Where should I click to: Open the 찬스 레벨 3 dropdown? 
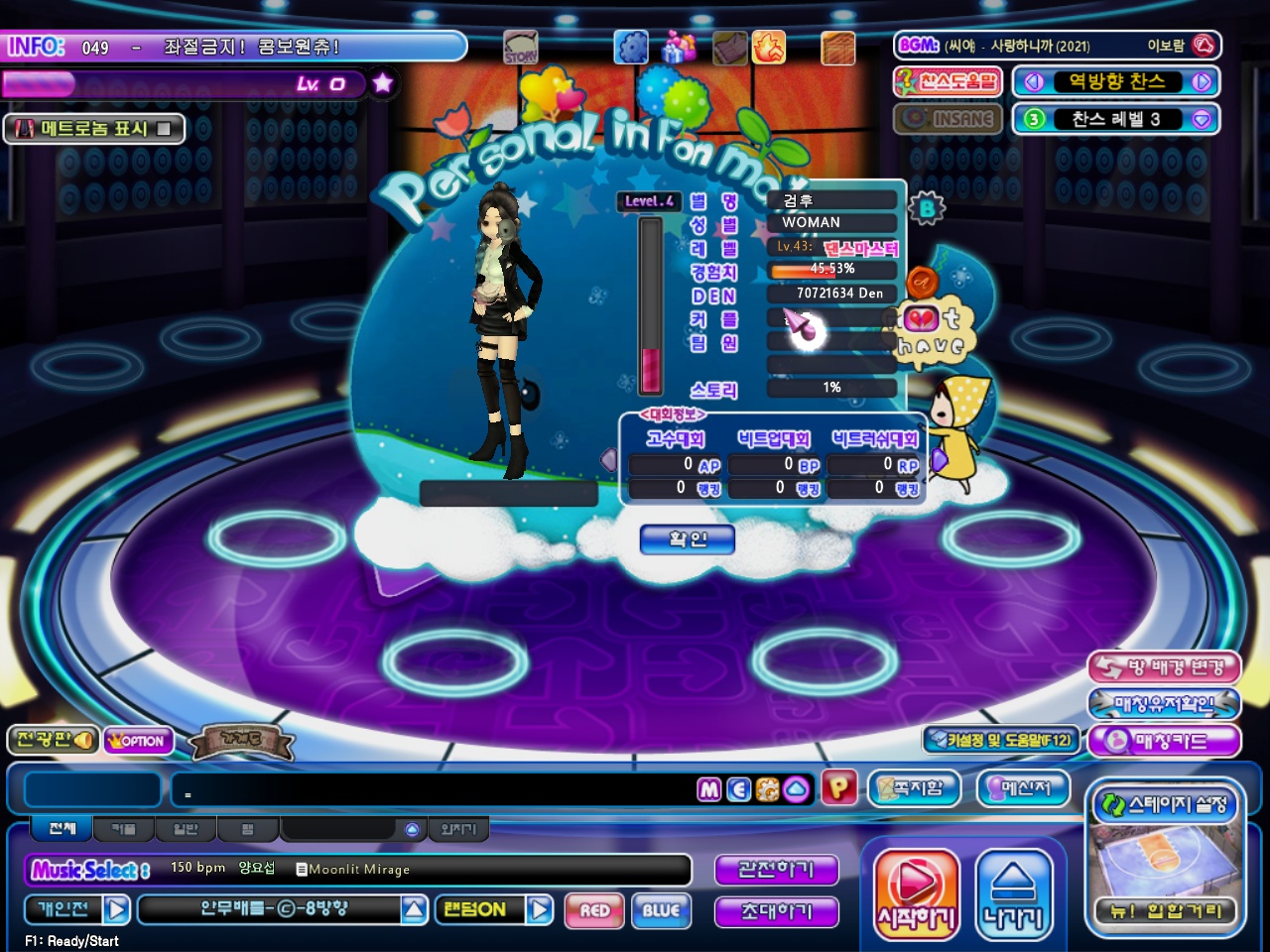[x=1202, y=119]
